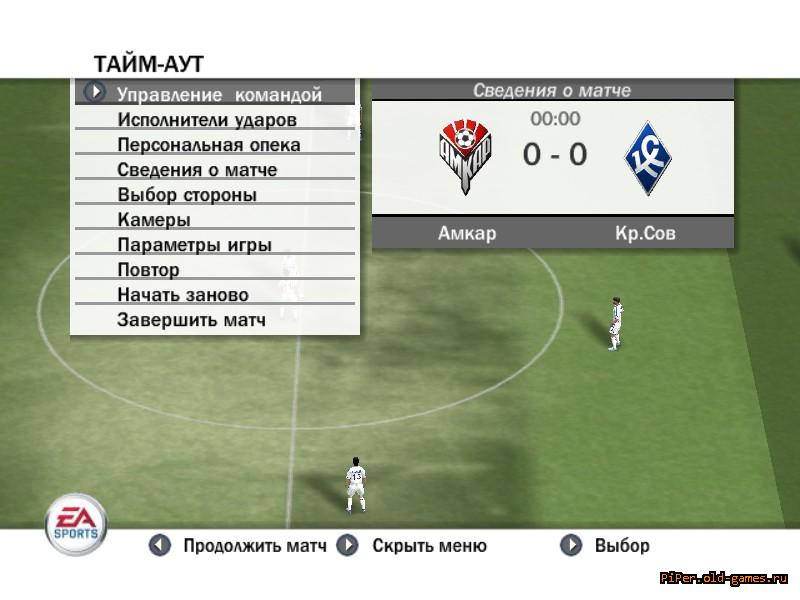The image size is (800, 600).
Task: Choose the Персональная опека option
Action: (x=209, y=145)
